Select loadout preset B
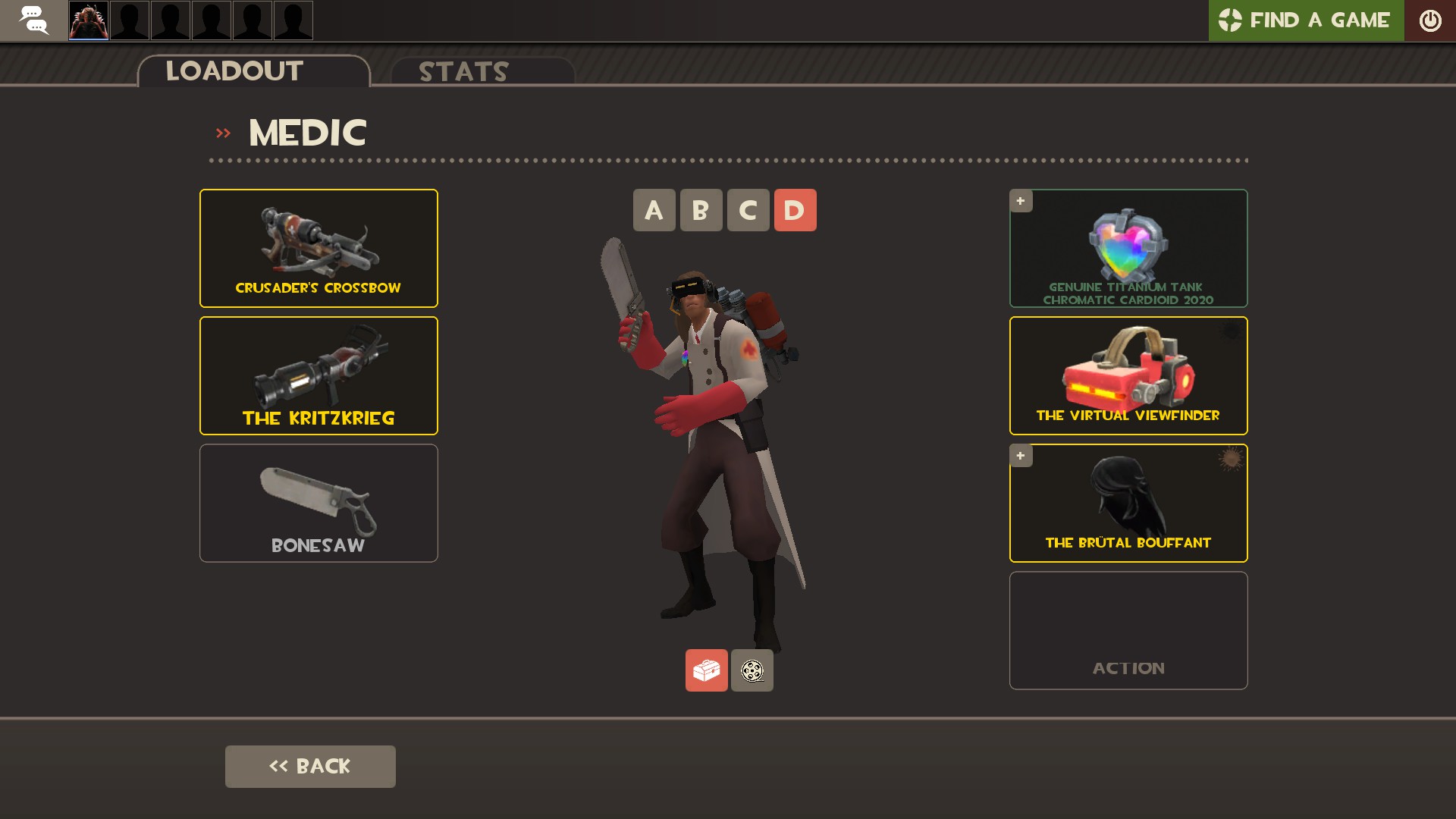 click(701, 210)
